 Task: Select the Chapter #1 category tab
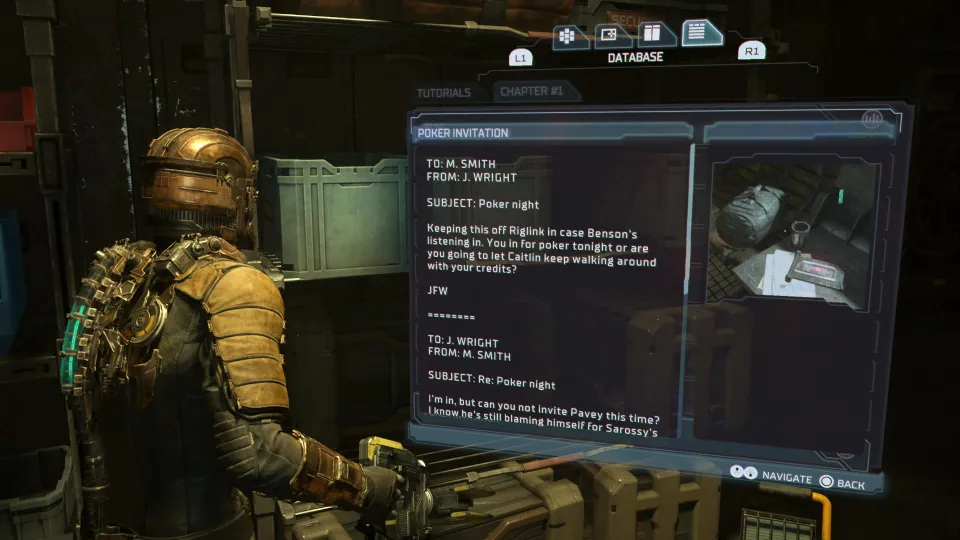(532, 91)
